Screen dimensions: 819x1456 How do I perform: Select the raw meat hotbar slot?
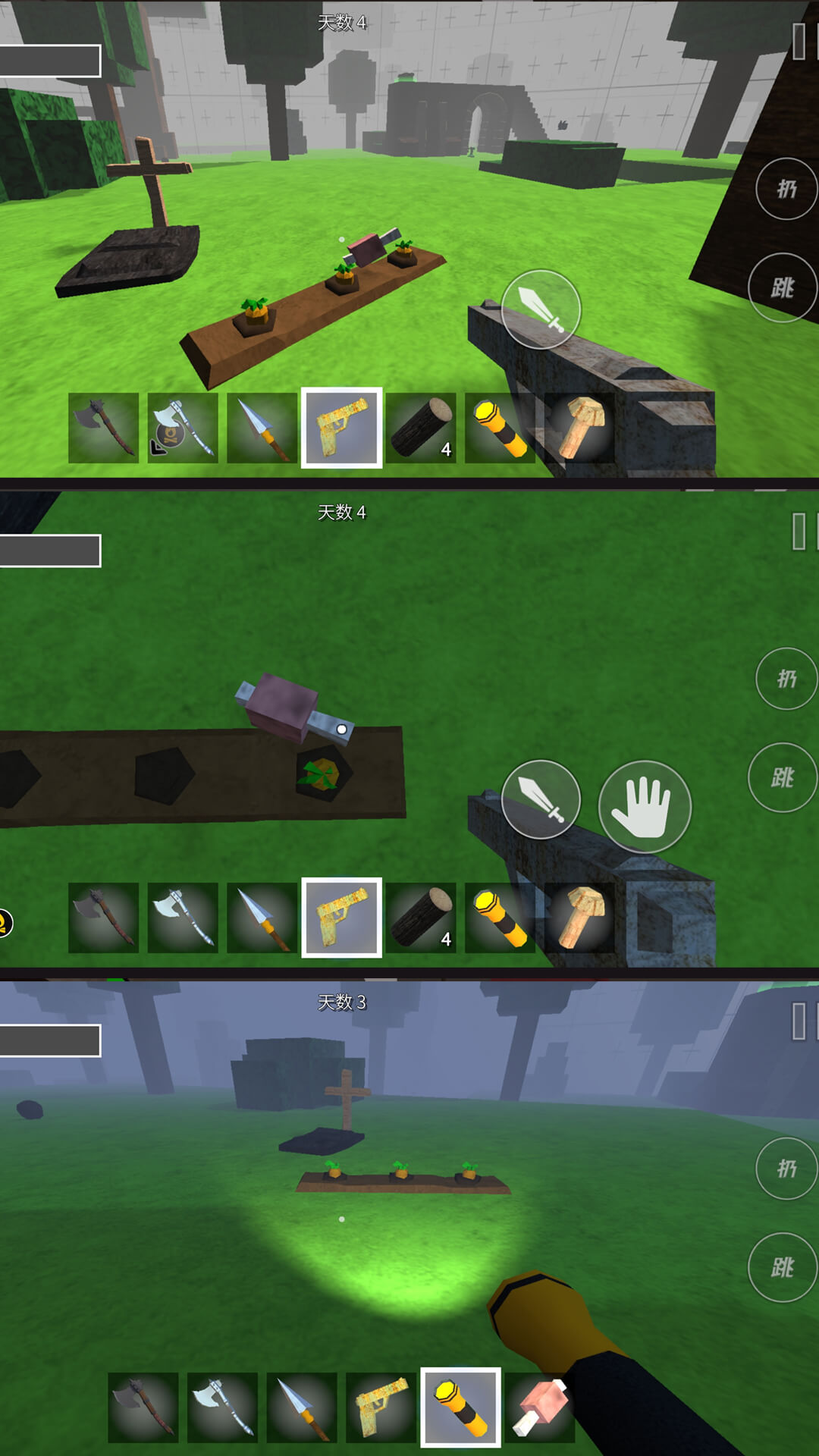[539, 1407]
